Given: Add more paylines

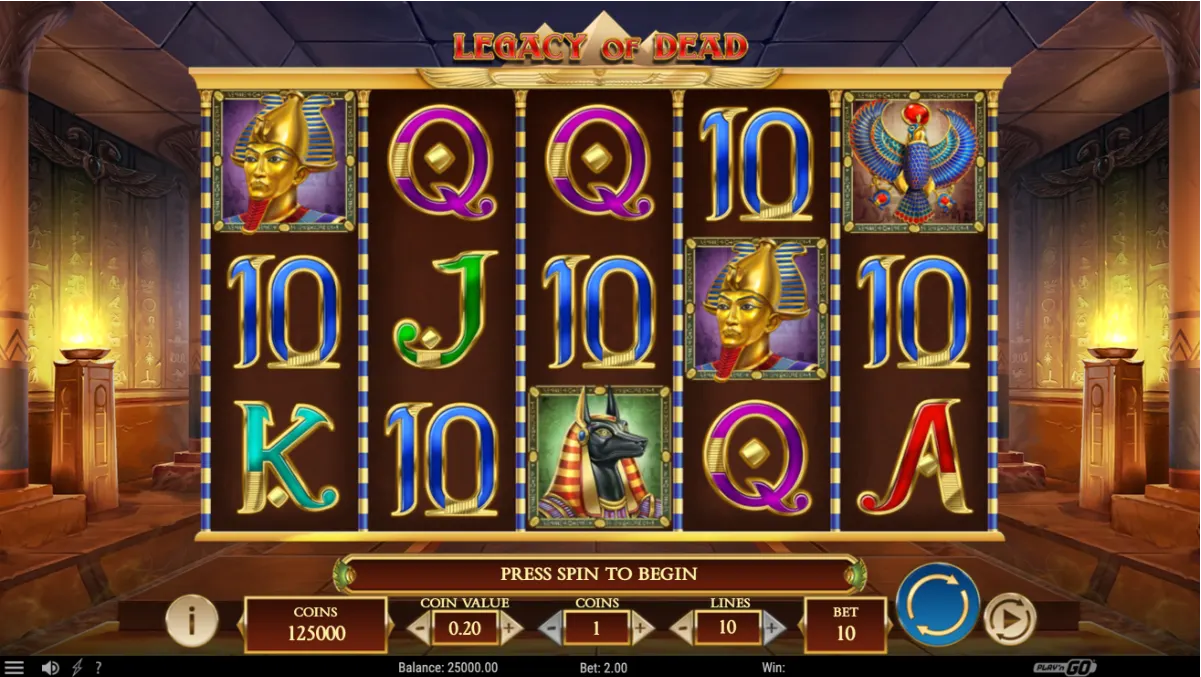Looking at the screenshot, I should [x=773, y=628].
